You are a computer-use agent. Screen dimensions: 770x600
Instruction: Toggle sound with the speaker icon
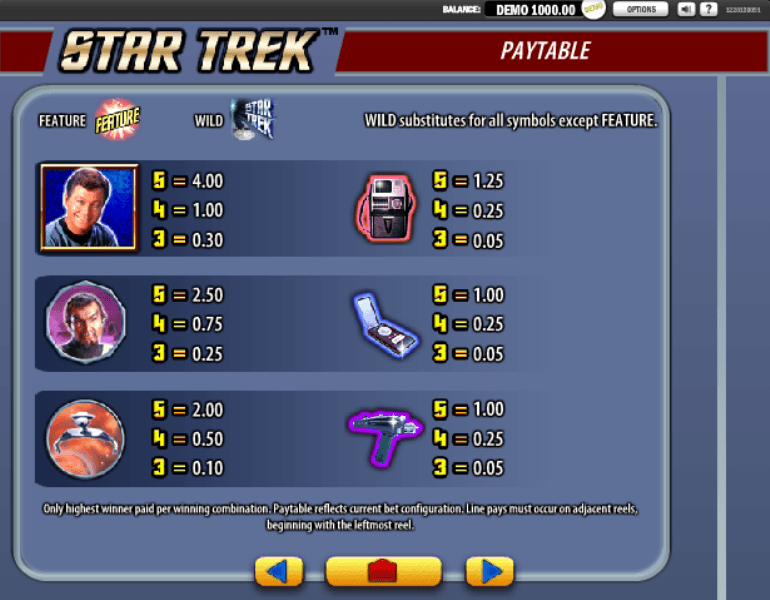click(x=686, y=9)
